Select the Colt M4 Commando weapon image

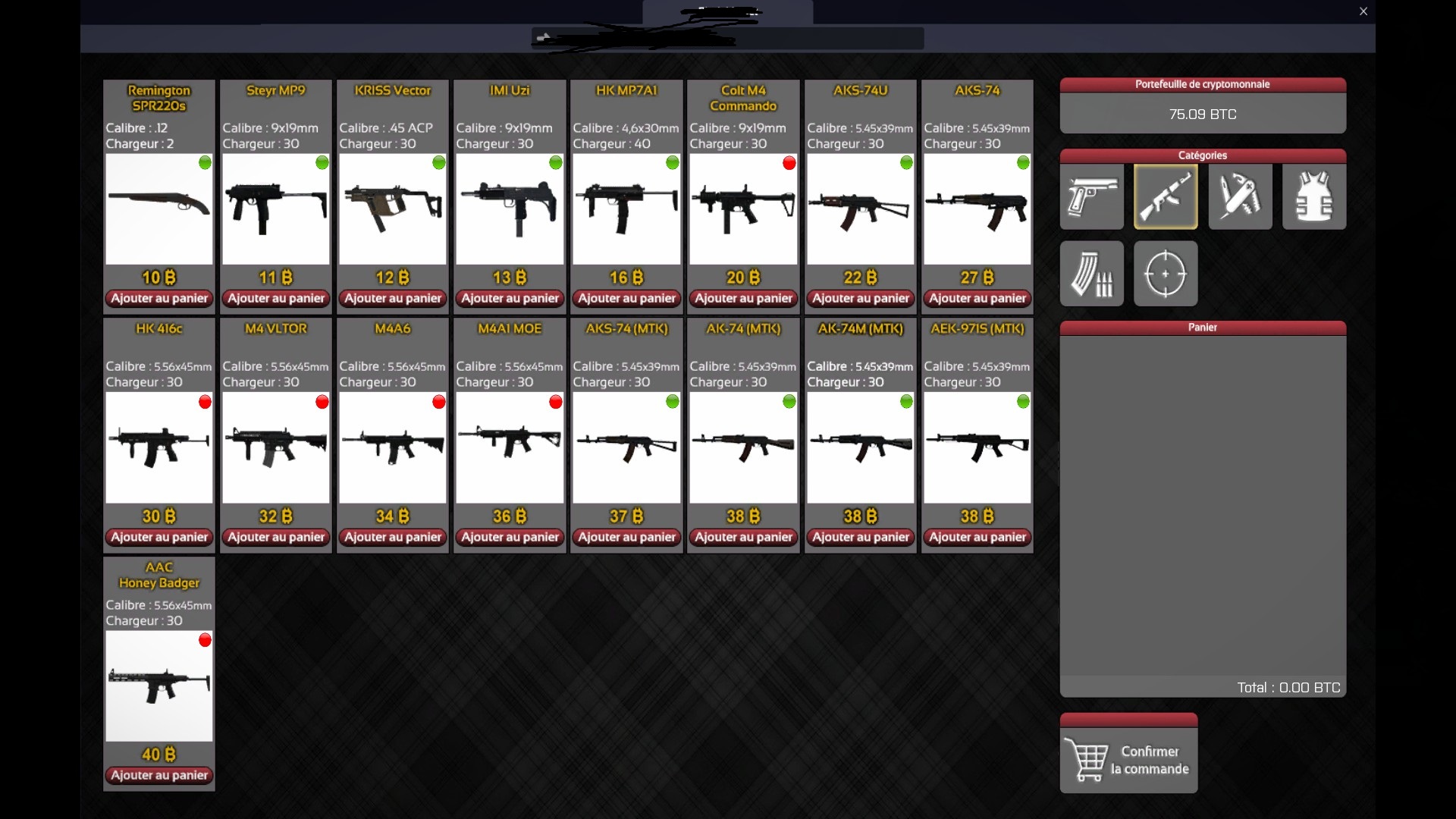(x=743, y=209)
